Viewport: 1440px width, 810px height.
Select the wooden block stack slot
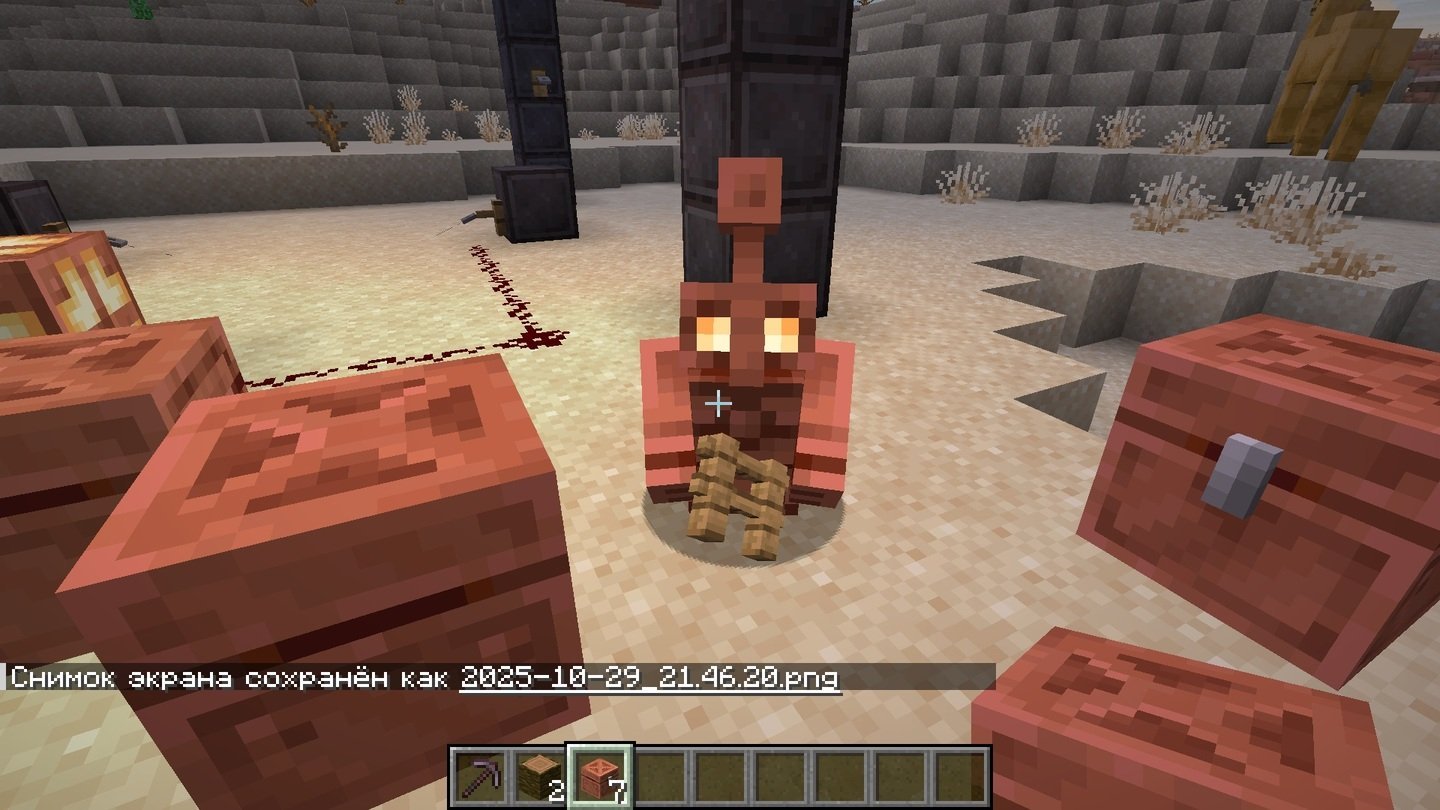tap(540, 777)
